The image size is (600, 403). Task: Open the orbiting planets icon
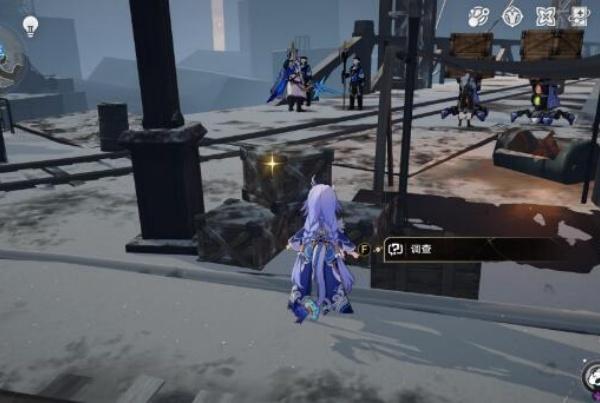[x=478, y=16]
